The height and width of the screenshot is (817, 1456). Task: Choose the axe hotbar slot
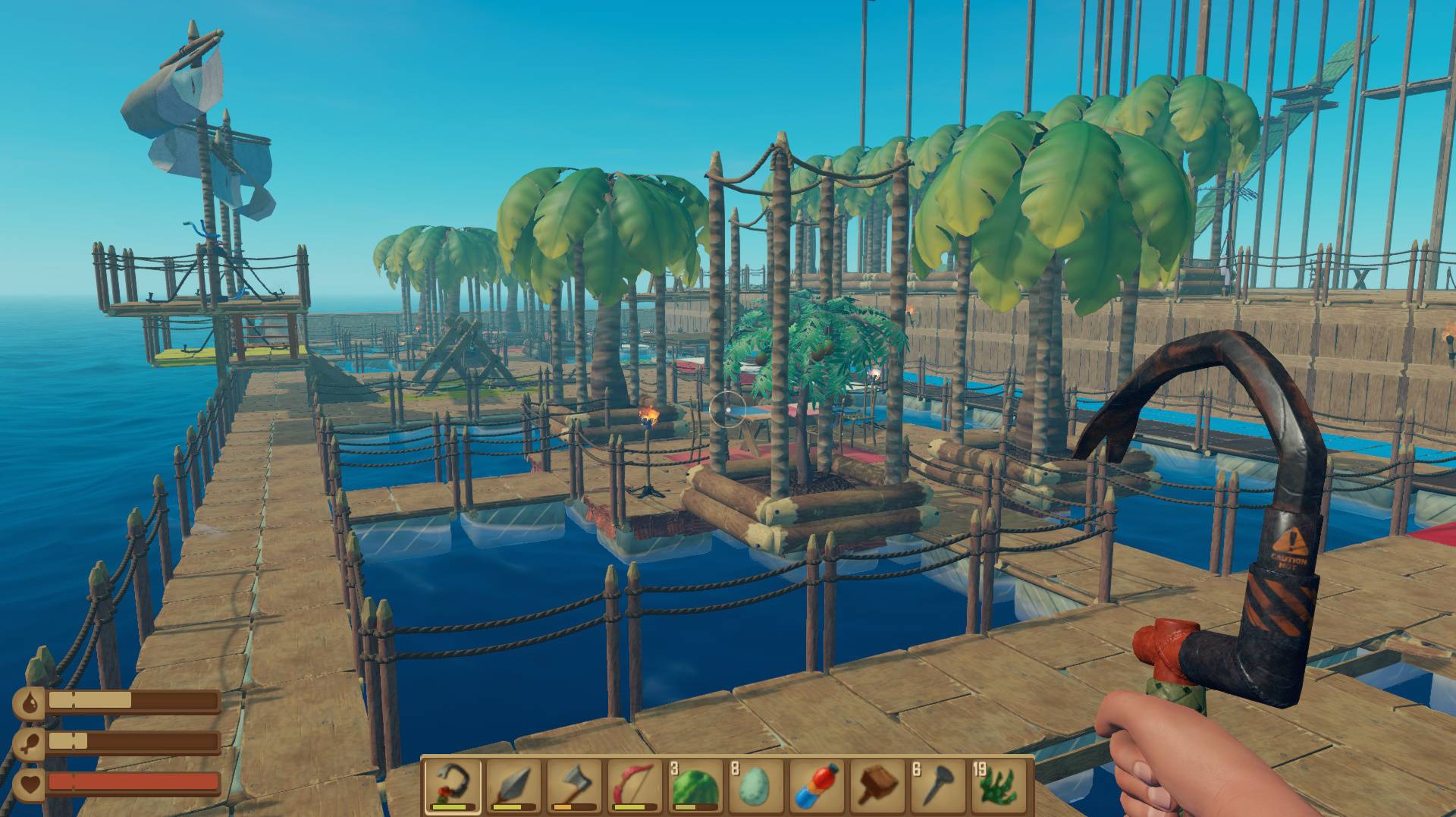(574, 786)
